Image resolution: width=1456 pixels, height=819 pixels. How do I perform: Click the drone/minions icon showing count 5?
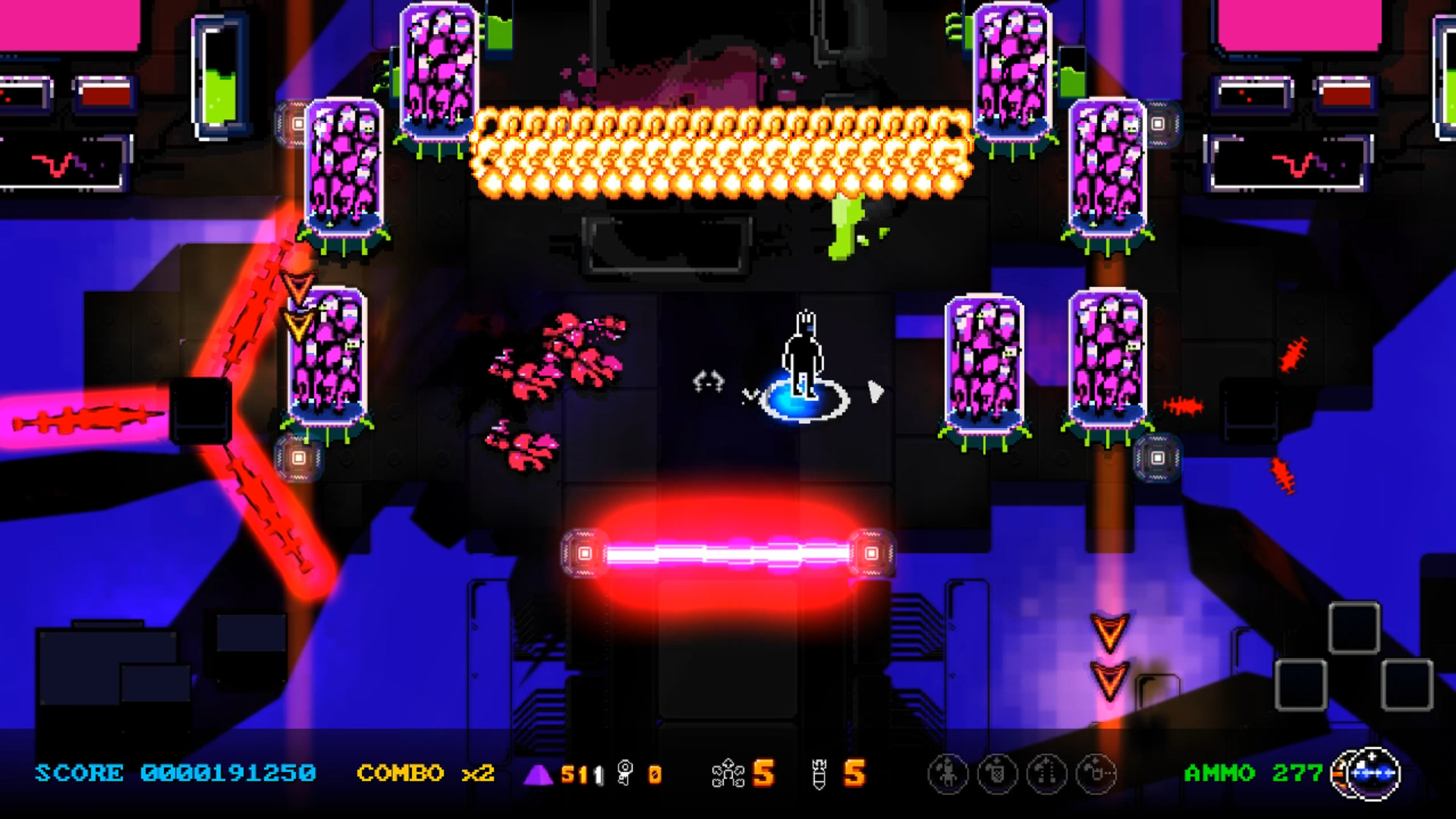(730, 773)
